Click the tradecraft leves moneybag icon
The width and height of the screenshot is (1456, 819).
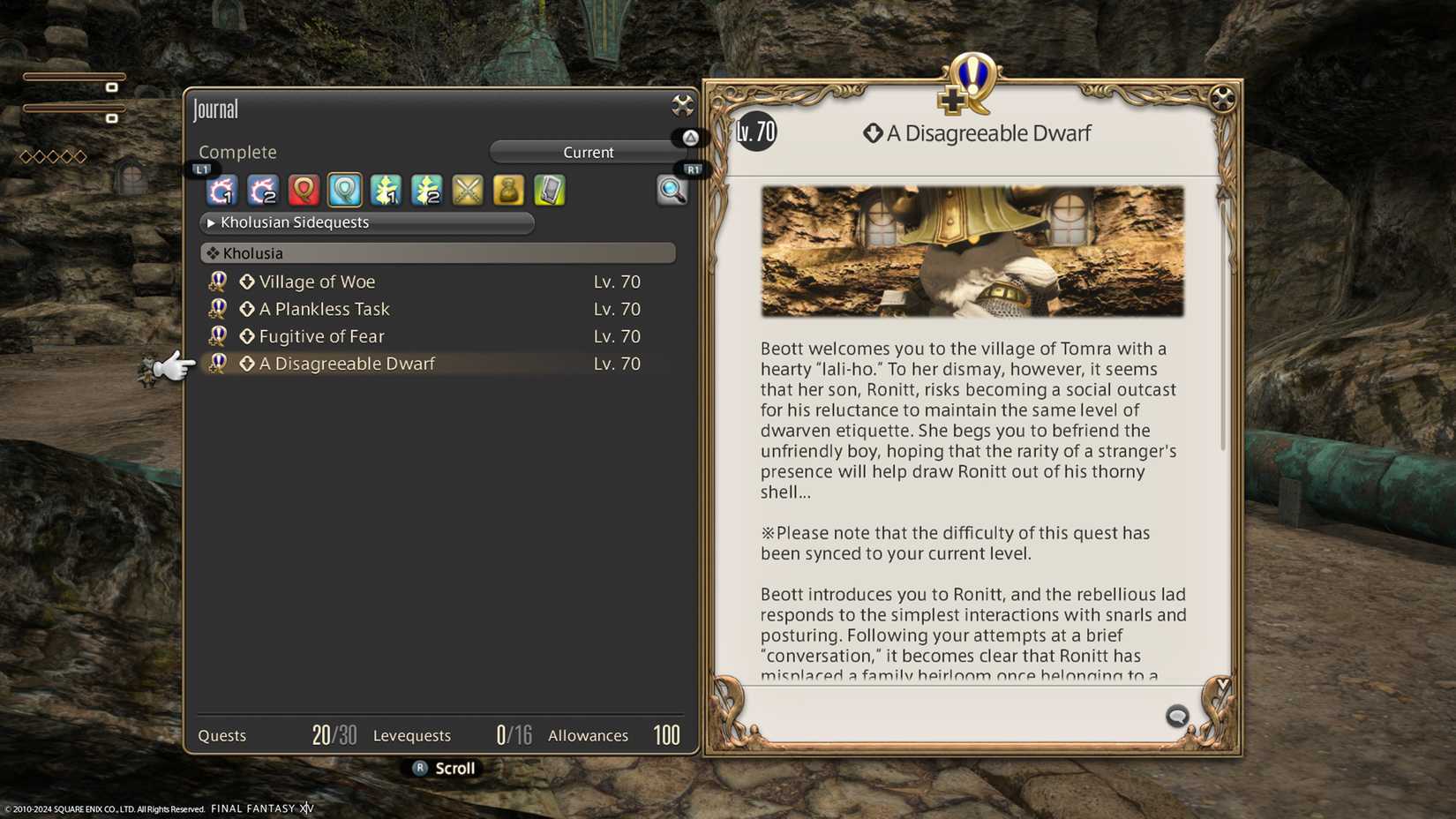pos(508,190)
